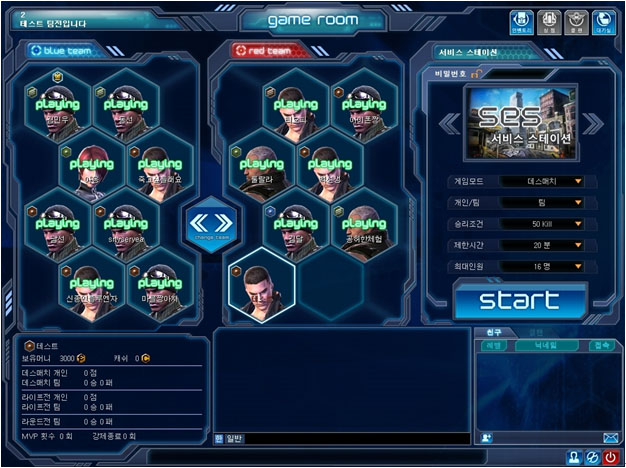
Task: Click the red power exit button
Action: (611, 457)
